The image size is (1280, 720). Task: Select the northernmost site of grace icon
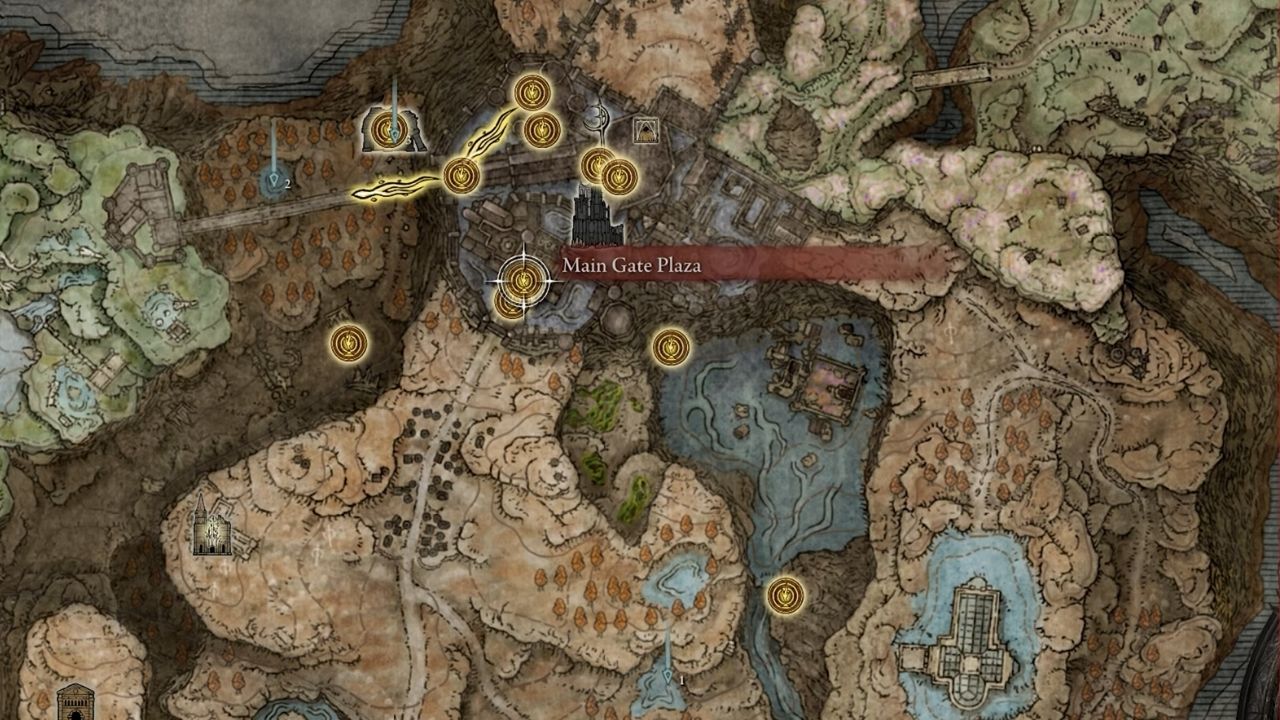click(x=530, y=93)
